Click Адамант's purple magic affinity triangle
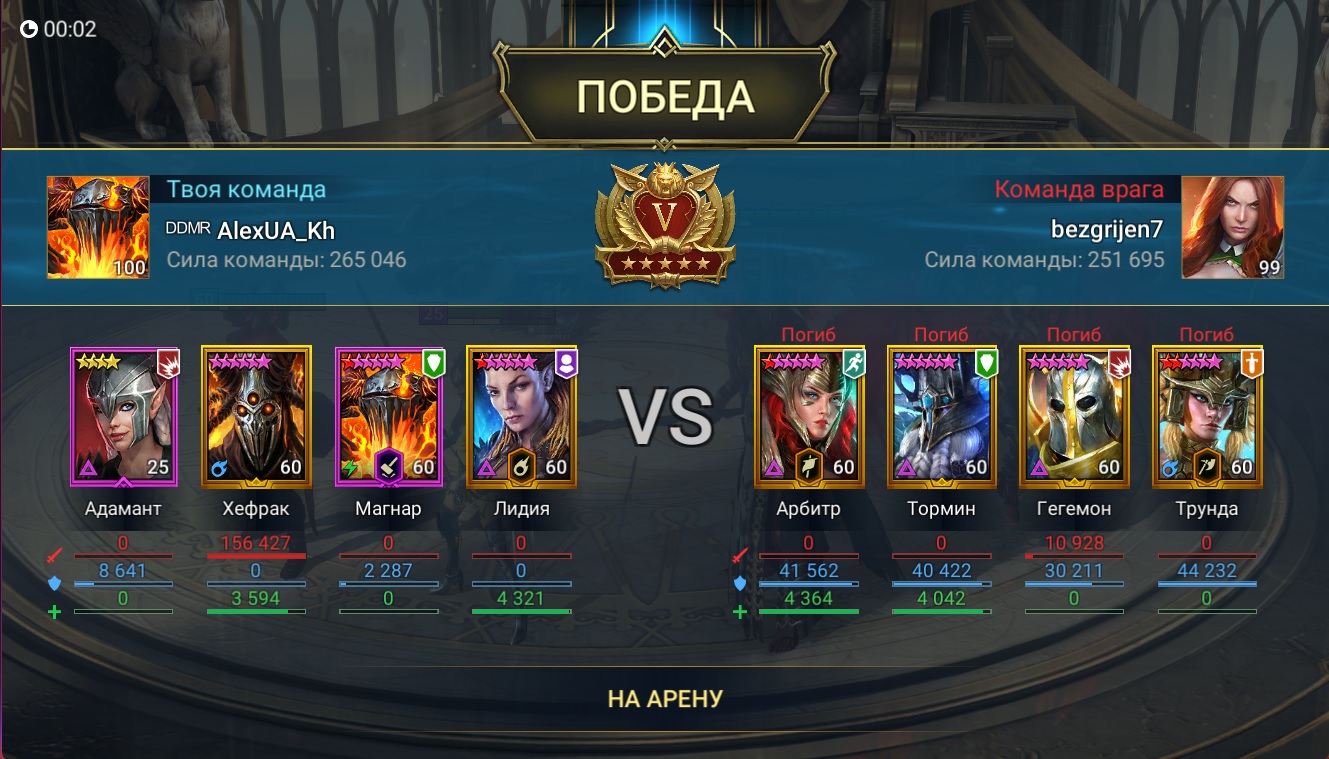 tap(86, 468)
